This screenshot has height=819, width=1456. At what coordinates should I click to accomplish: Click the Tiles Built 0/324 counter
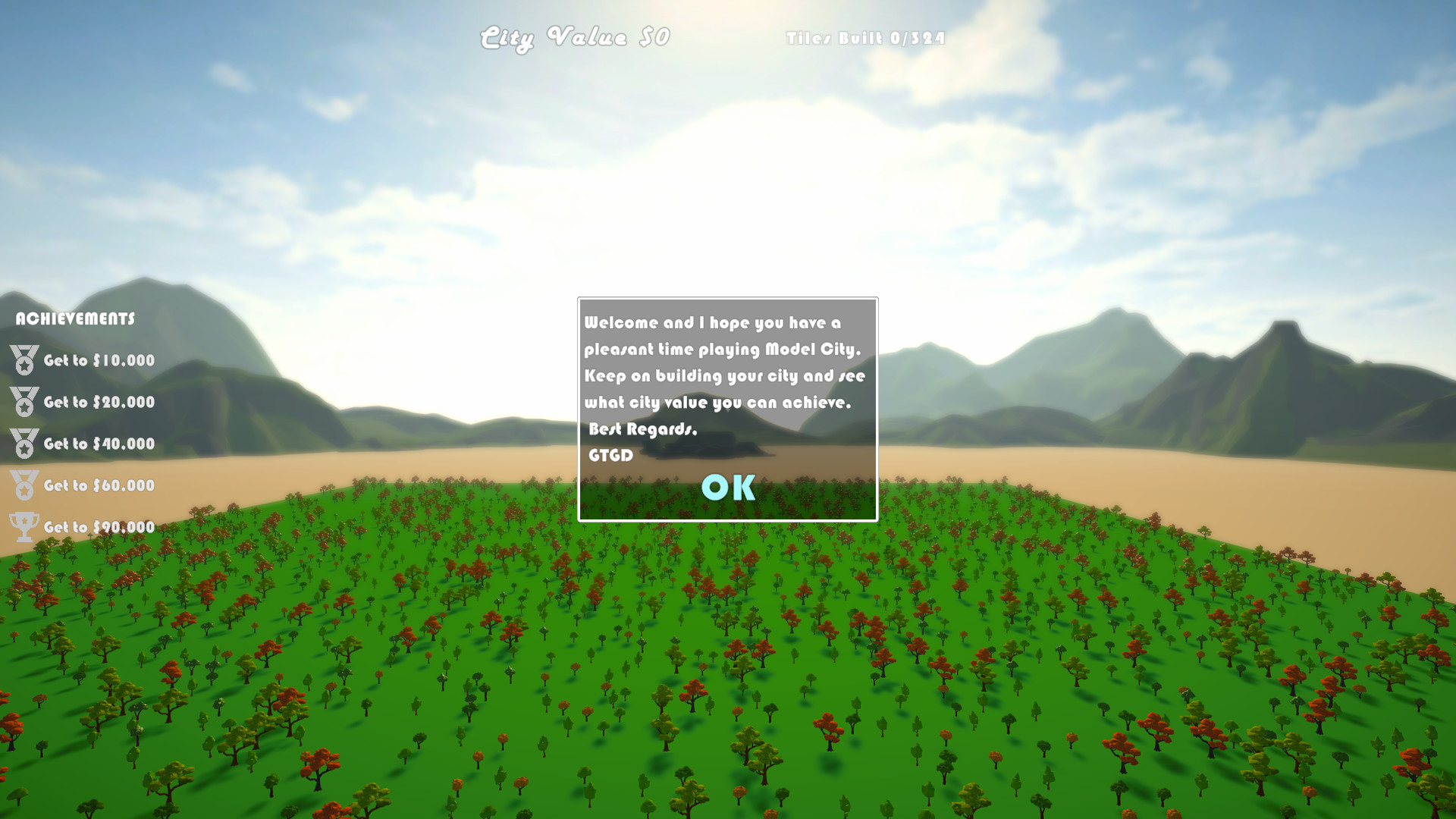[864, 36]
